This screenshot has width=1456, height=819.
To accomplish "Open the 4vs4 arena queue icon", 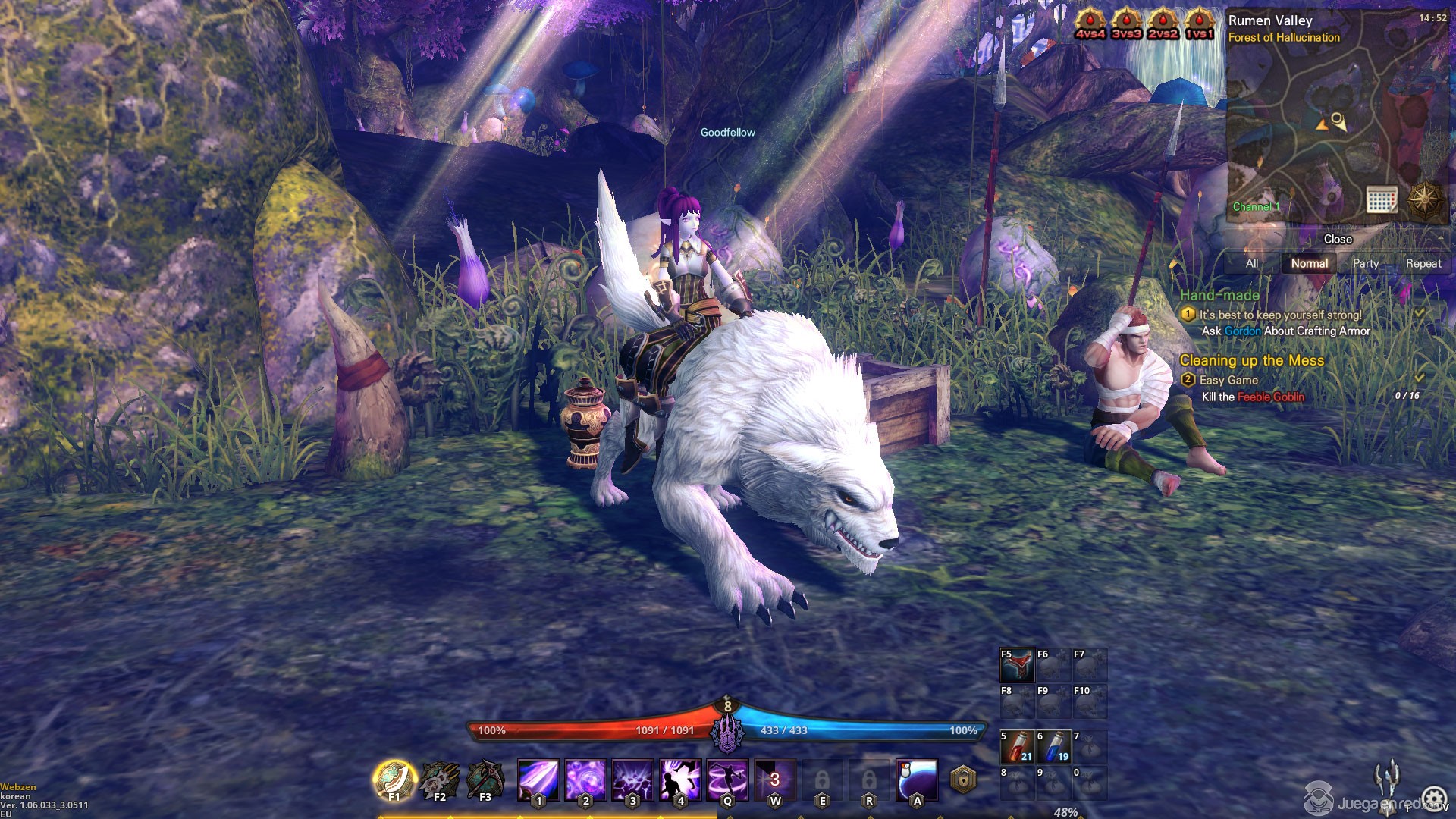I will [x=1090, y=25].
